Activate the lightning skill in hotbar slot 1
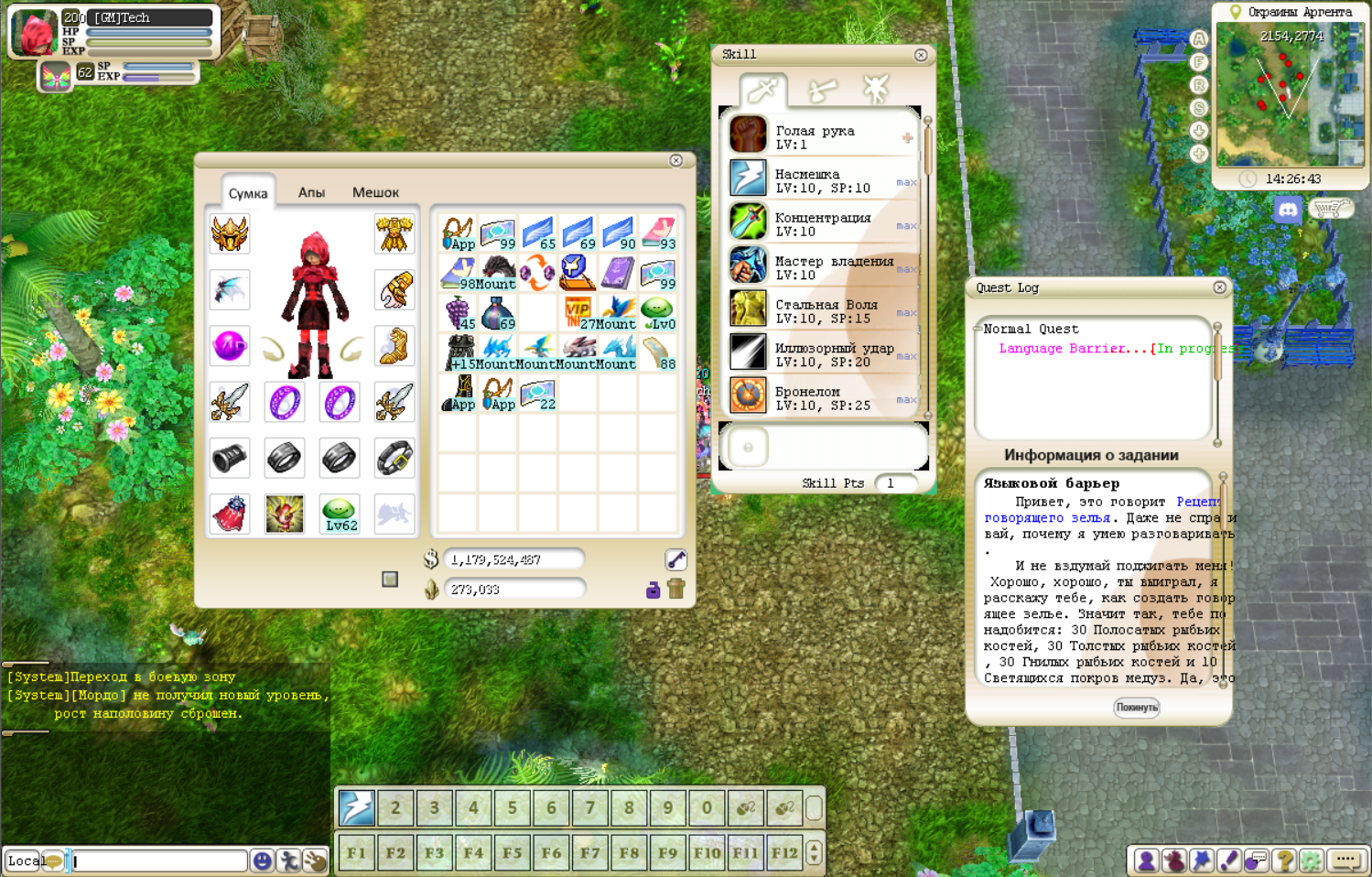This screenshot has width=1372, height=877. [356, 807]
